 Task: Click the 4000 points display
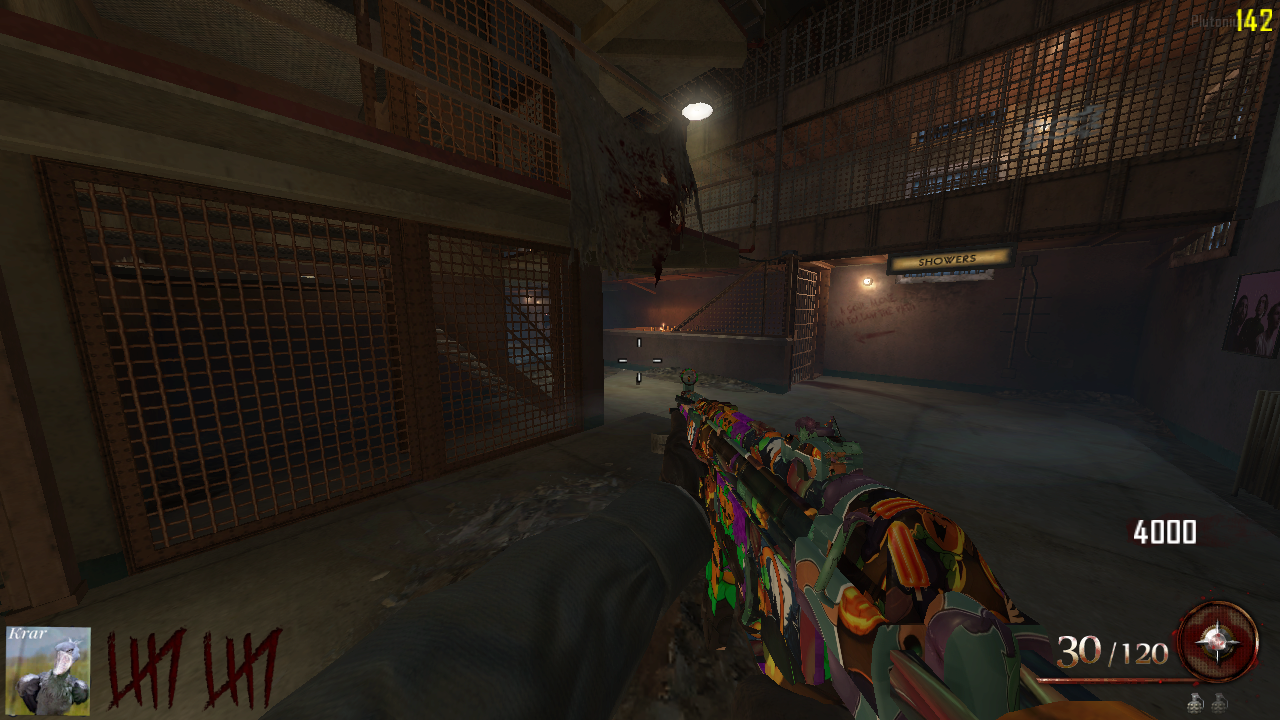pyautogui.click(x=1166, y=532)
